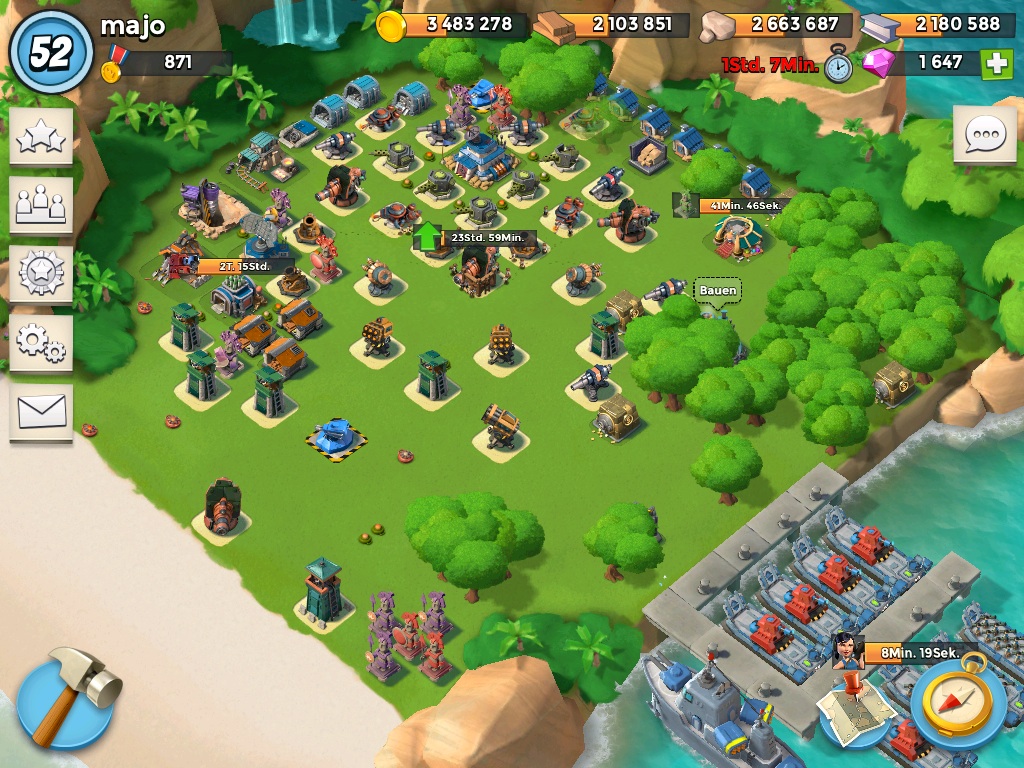The image size is (1024, 768).
Task: Open the achievements stars menu
Action: coord(41,136)
